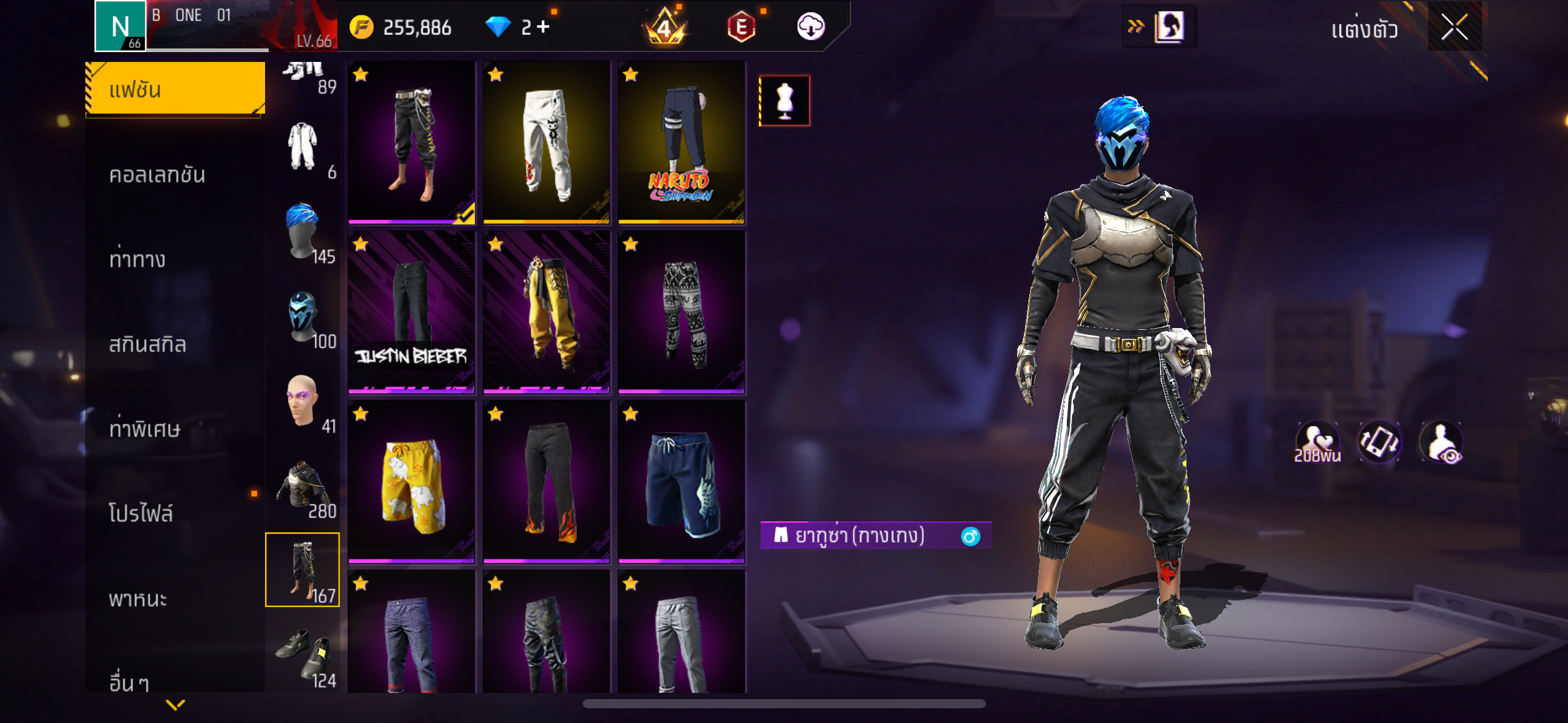Click the mannequin outfit preset icon
This screenshot has width=1568, height=723.
[x=784, y=101]
